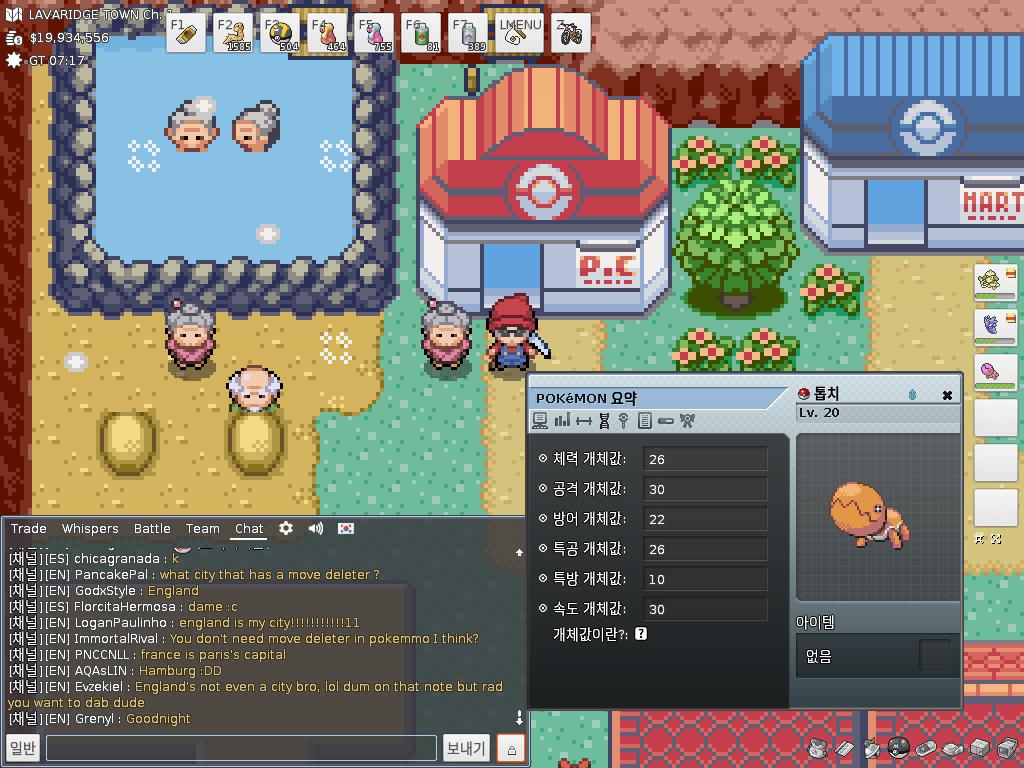The width and height of the screenshot is (1024, 768).
Task: Toggle the chat lock button
Action: 511,748
